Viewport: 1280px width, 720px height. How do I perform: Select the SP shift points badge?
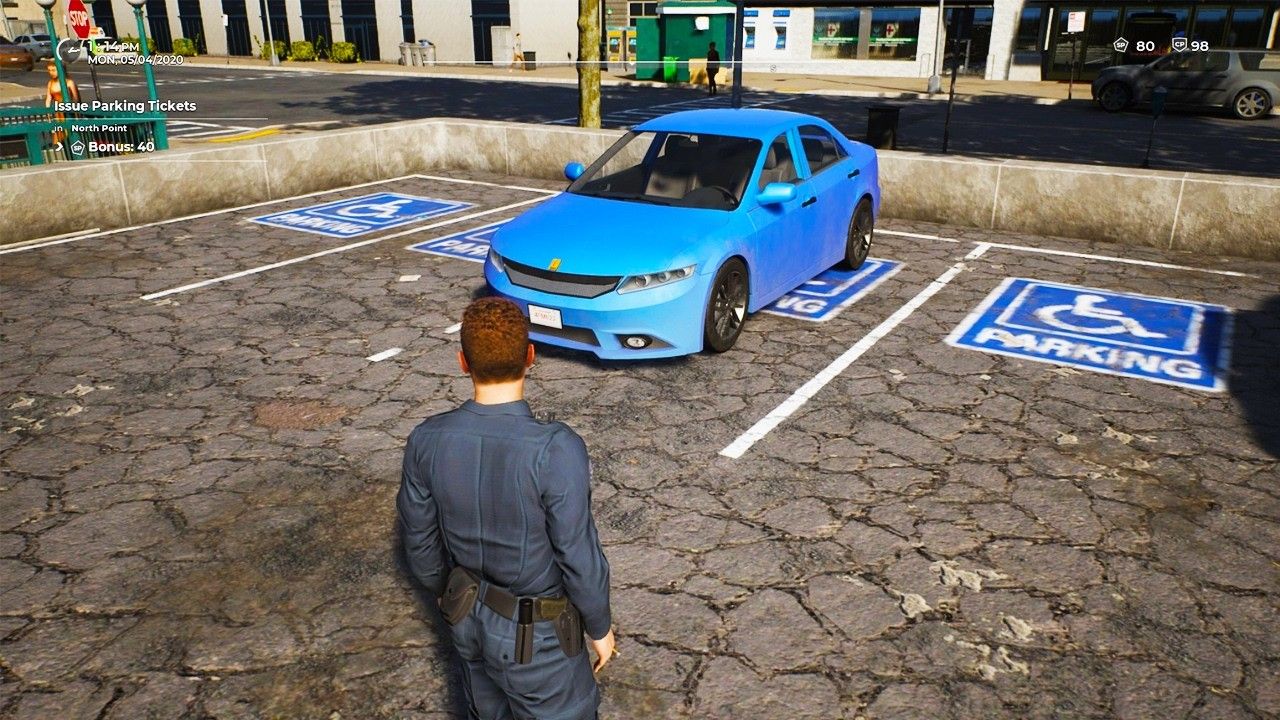click(x=1120, y=45)
